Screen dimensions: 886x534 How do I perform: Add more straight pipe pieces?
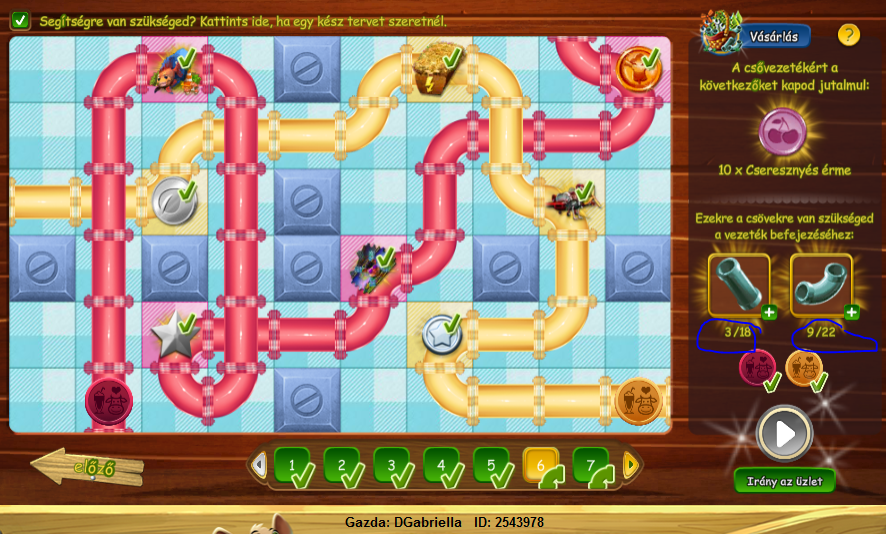[x=769, y=312]
